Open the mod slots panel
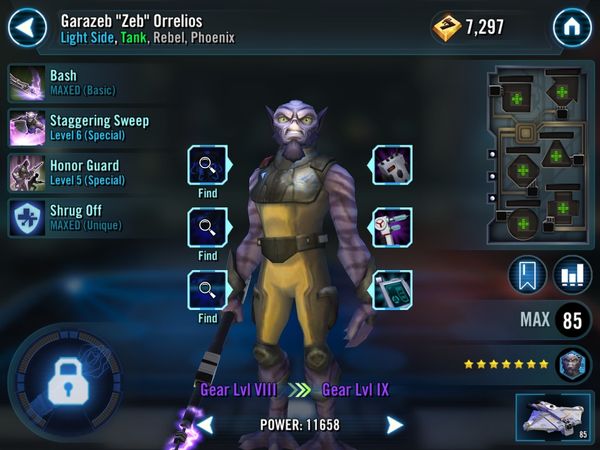 (x=538, y=157)
